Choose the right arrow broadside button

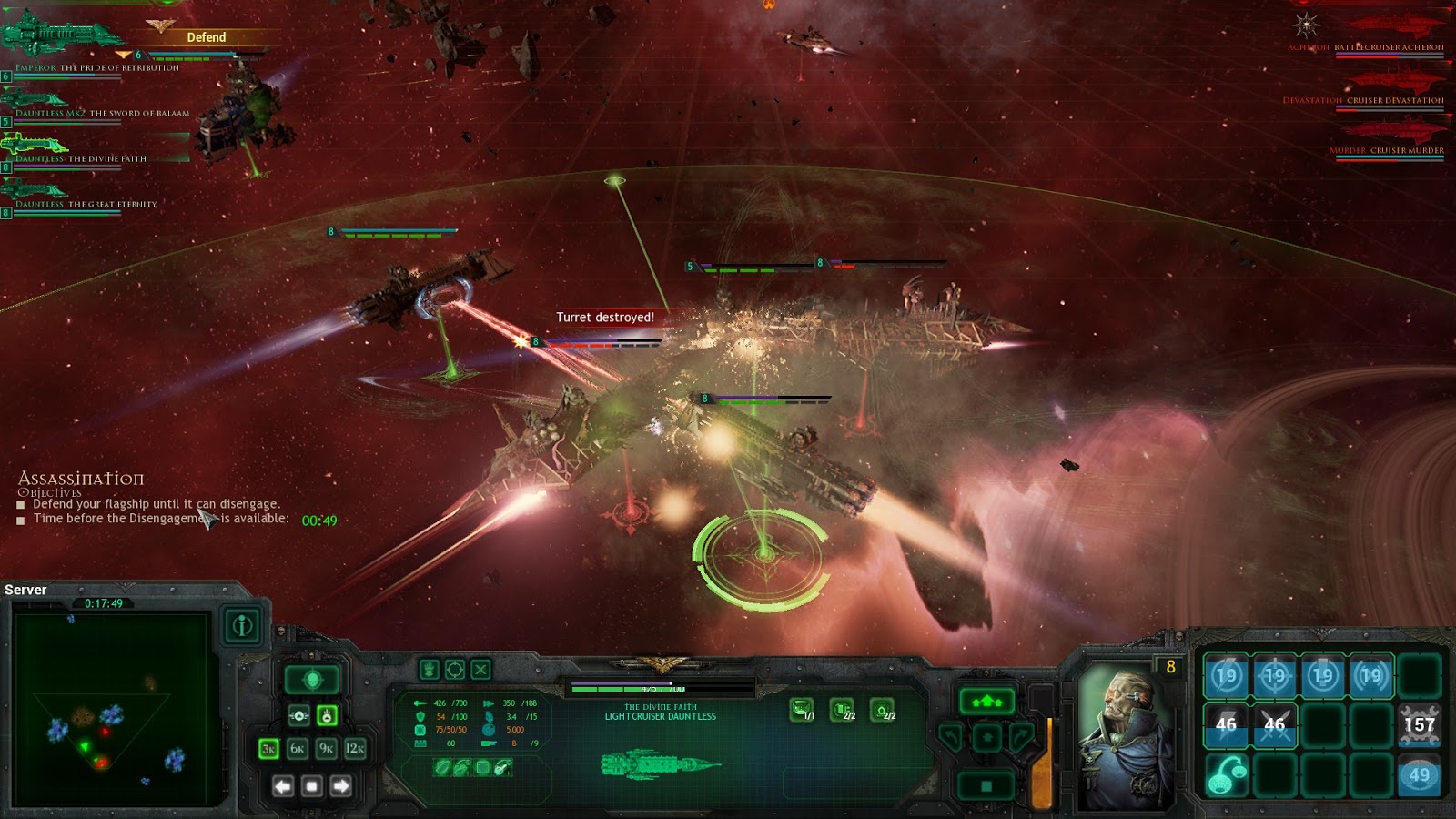(341, 785)
